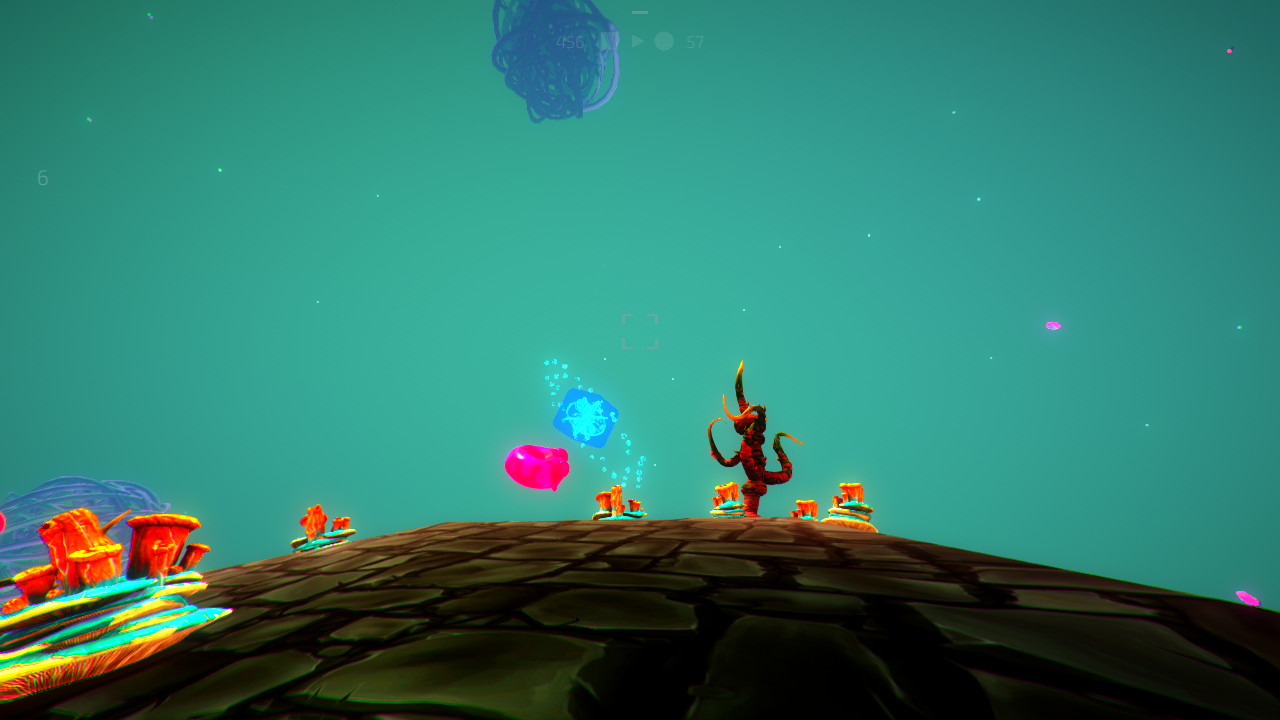The height and width of the screenshot is (720, 1280).
Task: Select the play triangle icon in the HUD
Action: click(637, 41)
